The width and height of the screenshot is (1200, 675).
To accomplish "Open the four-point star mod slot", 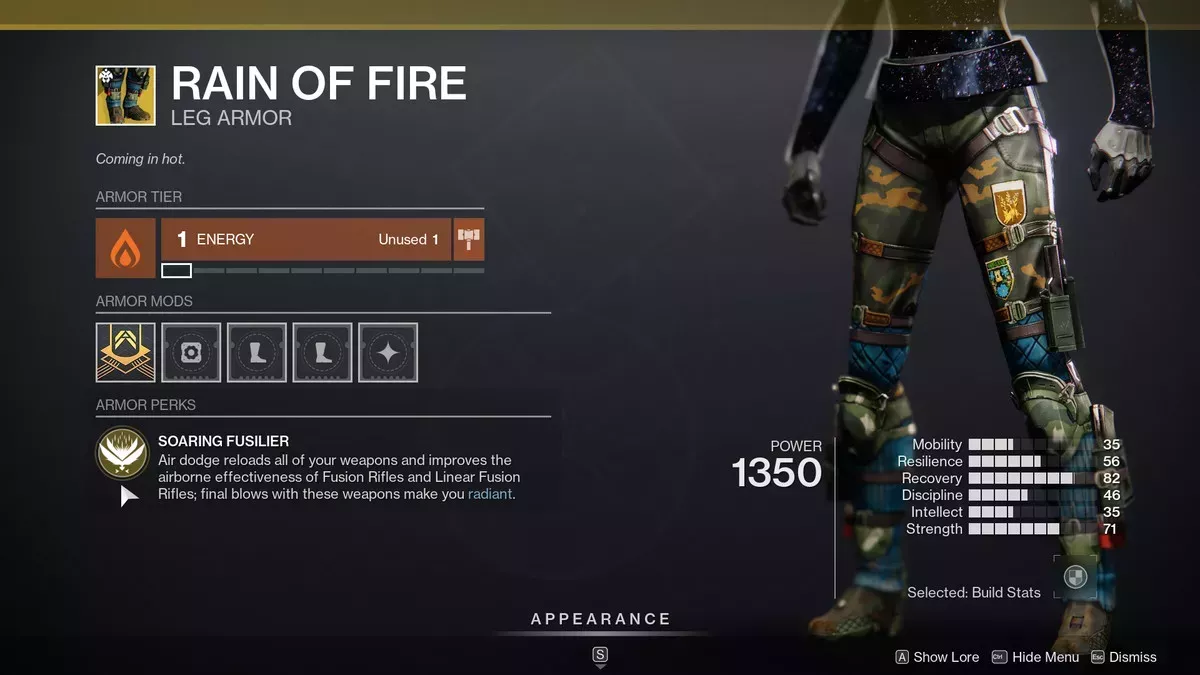I will point(388,352).
